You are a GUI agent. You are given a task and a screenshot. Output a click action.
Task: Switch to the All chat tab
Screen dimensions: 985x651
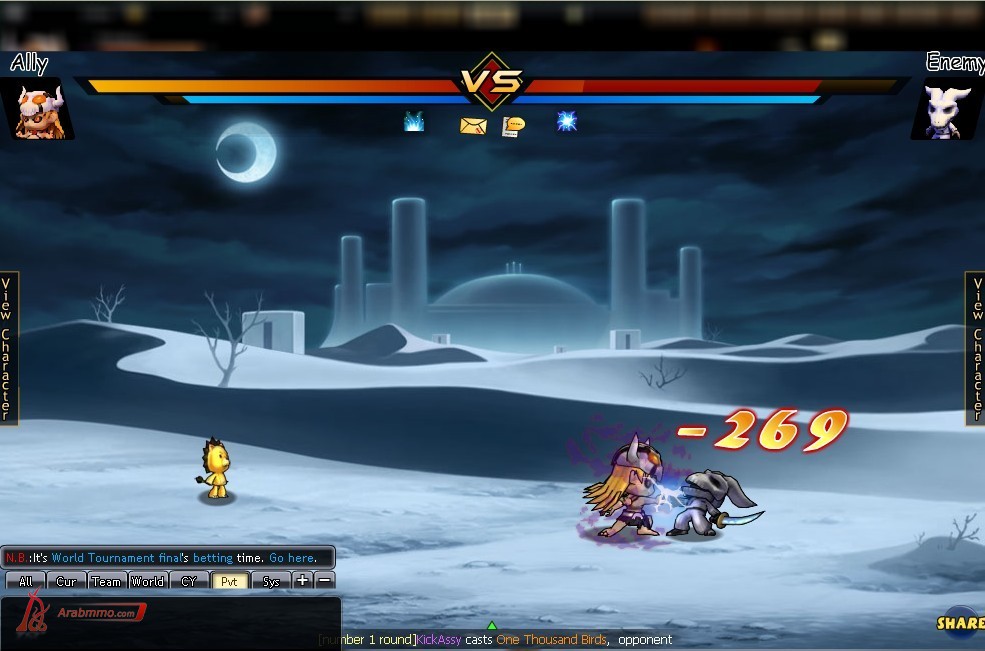26,581
